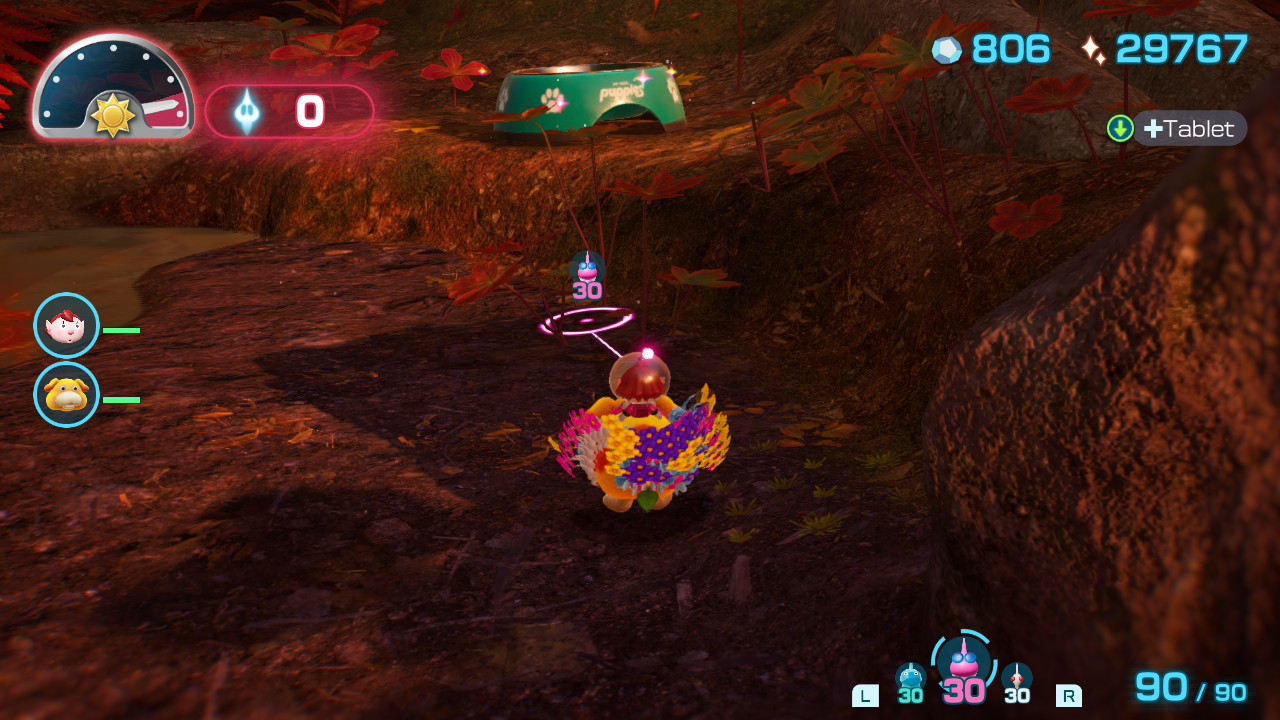1280x720 pixels.
Task: Select the Ice Pikmin squad icon
Action: [910, 677]
